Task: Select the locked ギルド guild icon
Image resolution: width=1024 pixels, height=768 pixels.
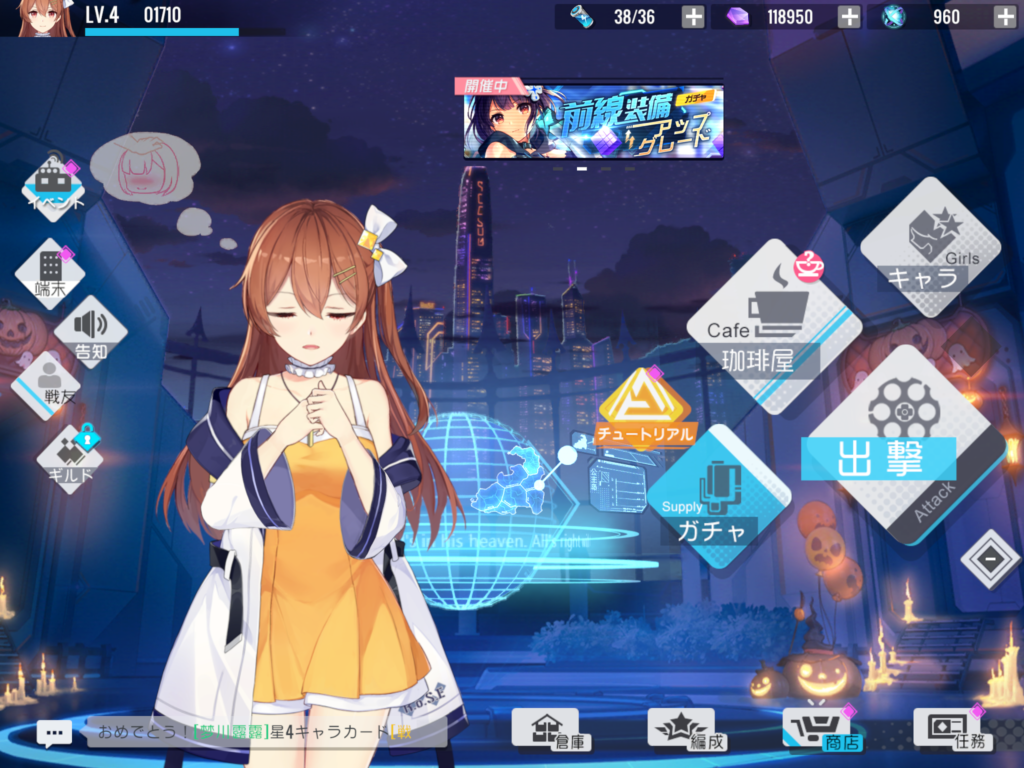Action: 70,458
